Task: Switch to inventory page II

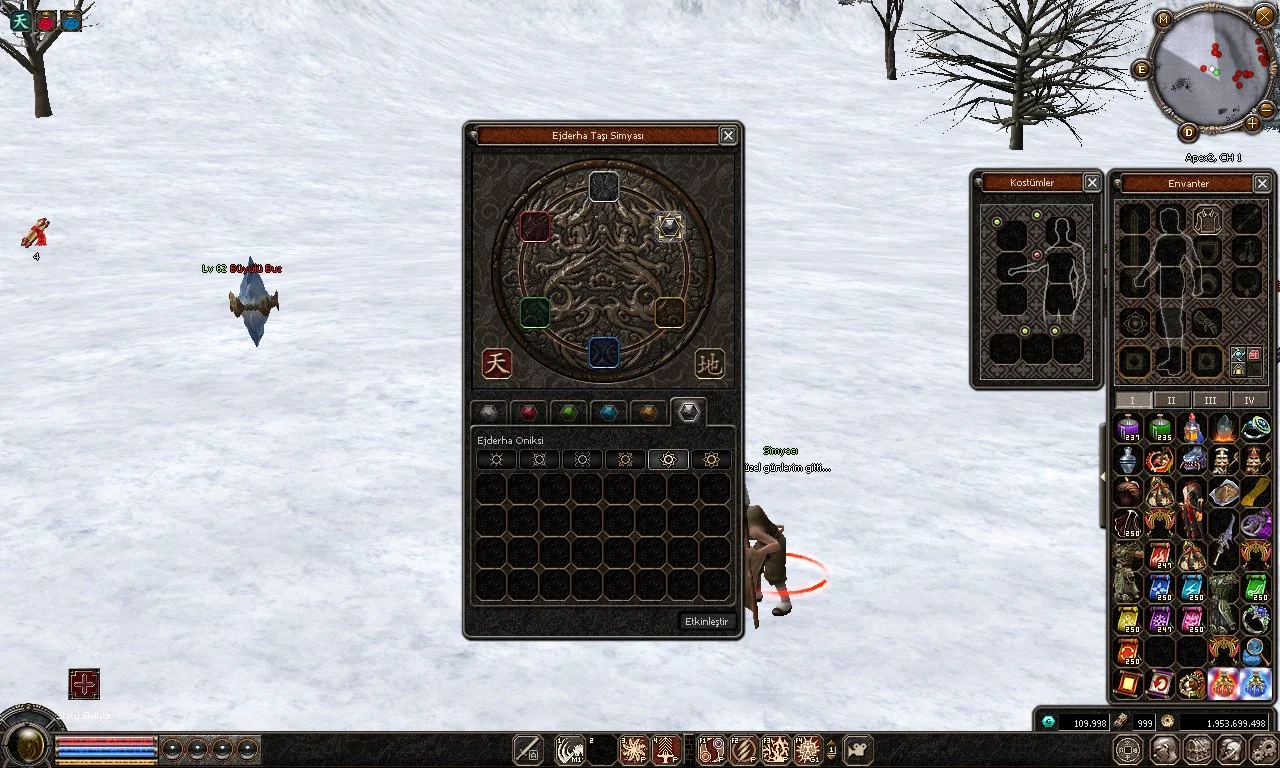Action: pos(1171,400)
